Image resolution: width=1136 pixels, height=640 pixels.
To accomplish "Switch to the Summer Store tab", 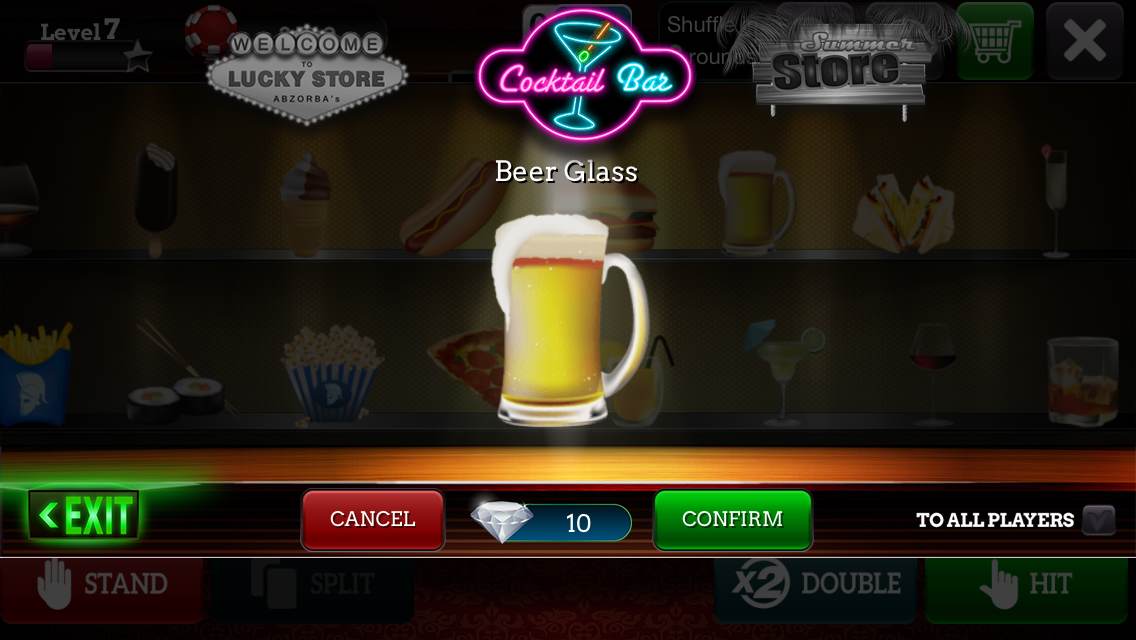I will tap(840, 70).
